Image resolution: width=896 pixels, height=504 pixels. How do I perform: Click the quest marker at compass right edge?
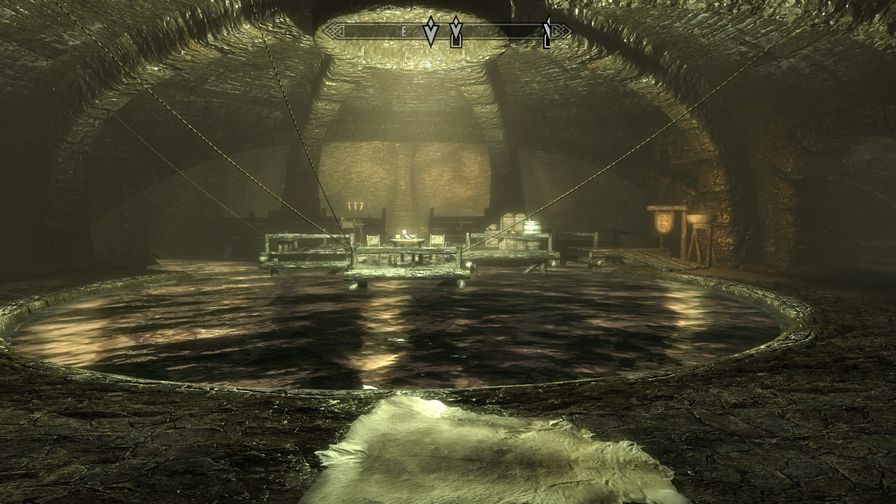point(546,34)
